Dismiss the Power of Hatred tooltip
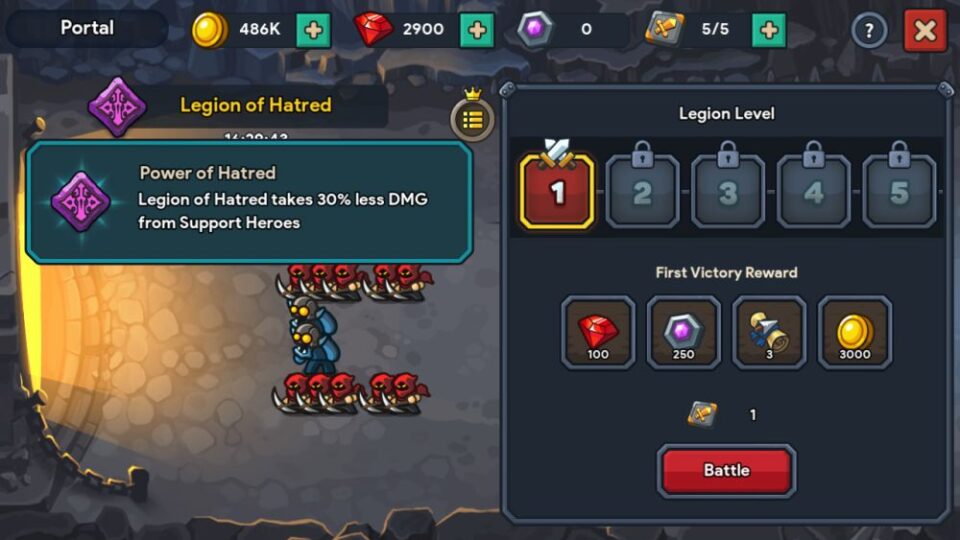 coord(249,202)
